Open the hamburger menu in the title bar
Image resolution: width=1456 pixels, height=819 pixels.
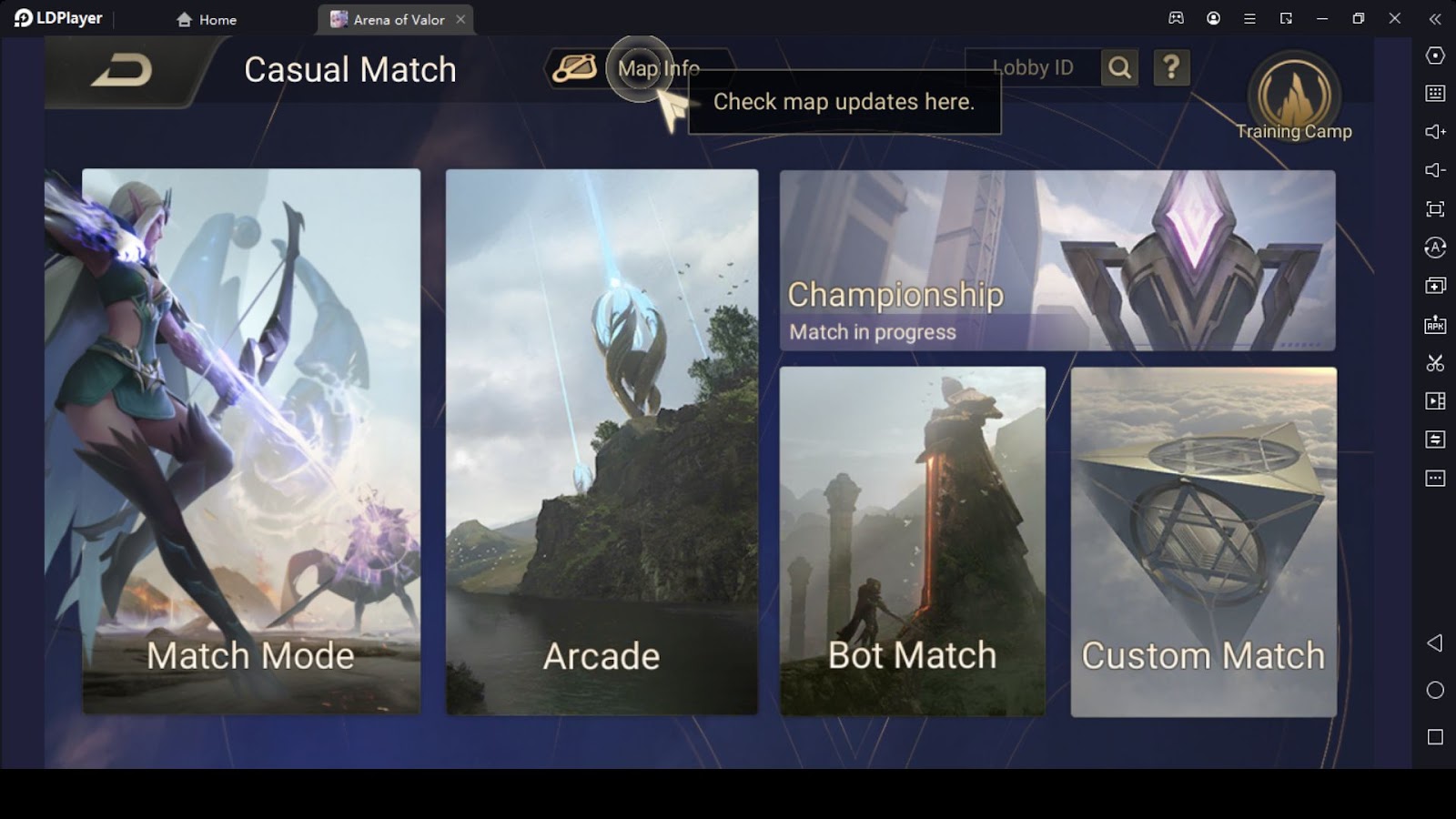click(x=1249, y=18)
